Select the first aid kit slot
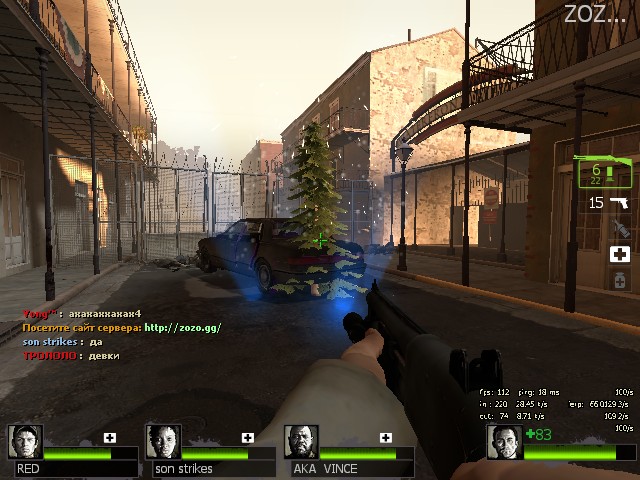The image size is (640, 480). pos(620,255)
